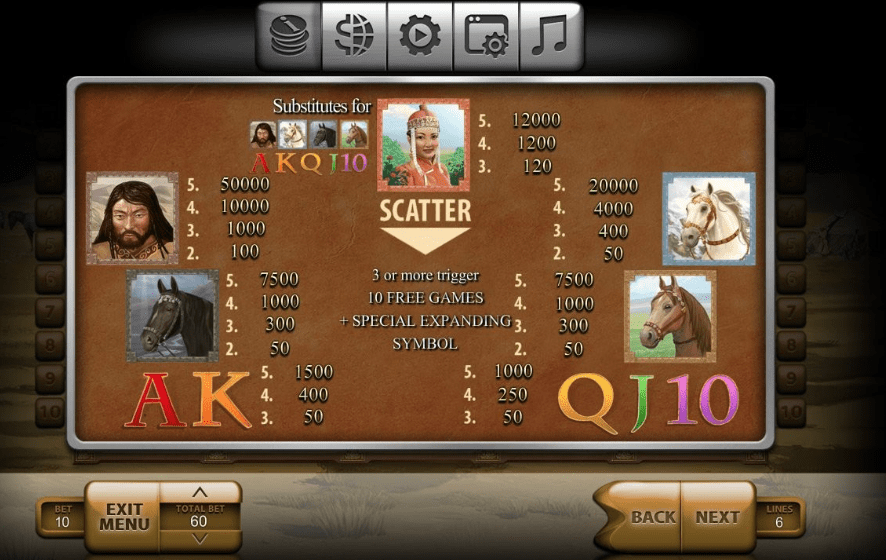The image size is (886, 560).
Task: Open the coin stack paytable tab
Action: click(289, 36)
